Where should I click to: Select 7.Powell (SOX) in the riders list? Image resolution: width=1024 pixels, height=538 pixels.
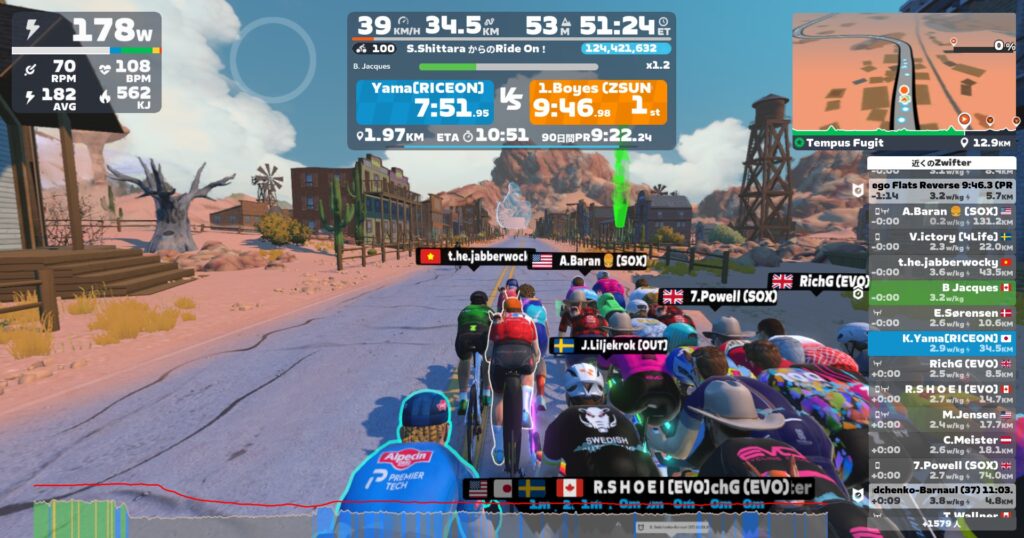point(941,470)
